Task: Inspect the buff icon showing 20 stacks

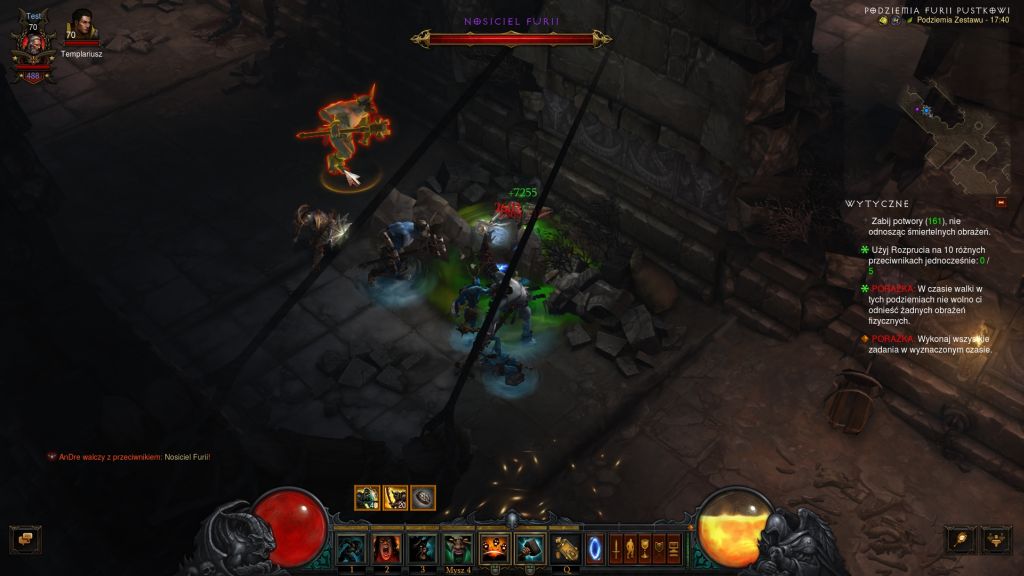Action: [x=395, y=497]
